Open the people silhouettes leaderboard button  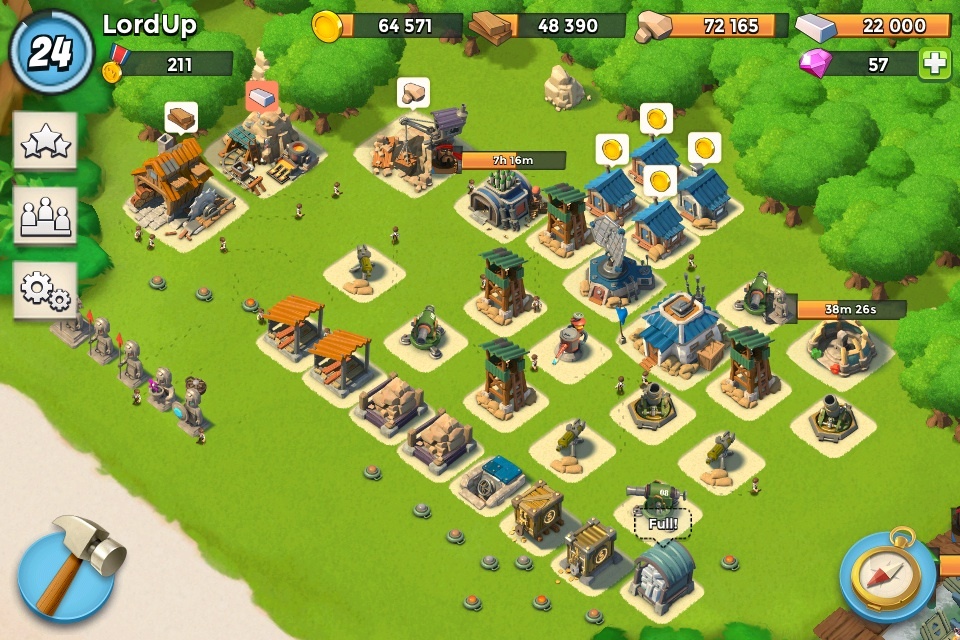pyautogui.click(x=45, y=216)
